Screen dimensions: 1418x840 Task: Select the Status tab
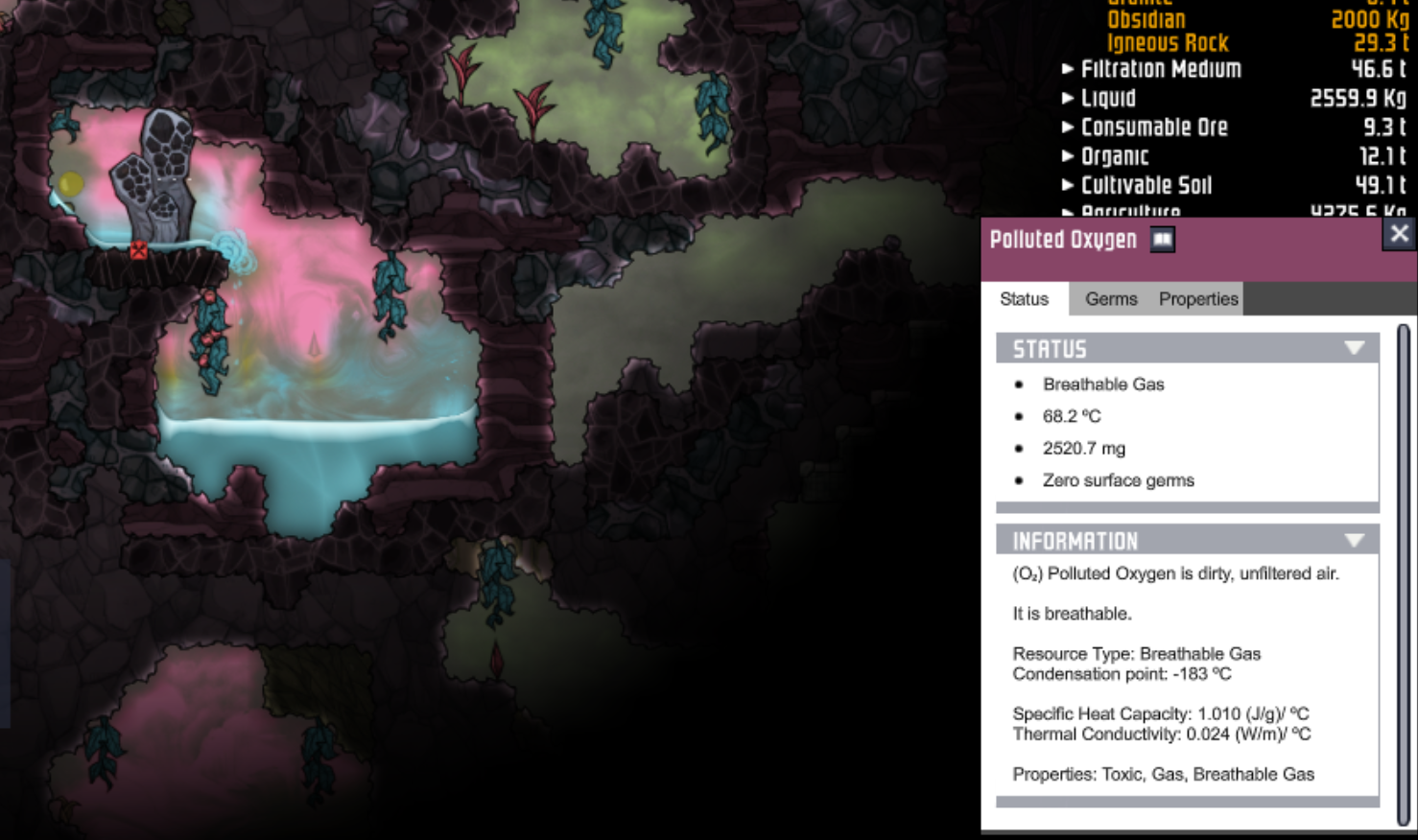point(1024,299)
